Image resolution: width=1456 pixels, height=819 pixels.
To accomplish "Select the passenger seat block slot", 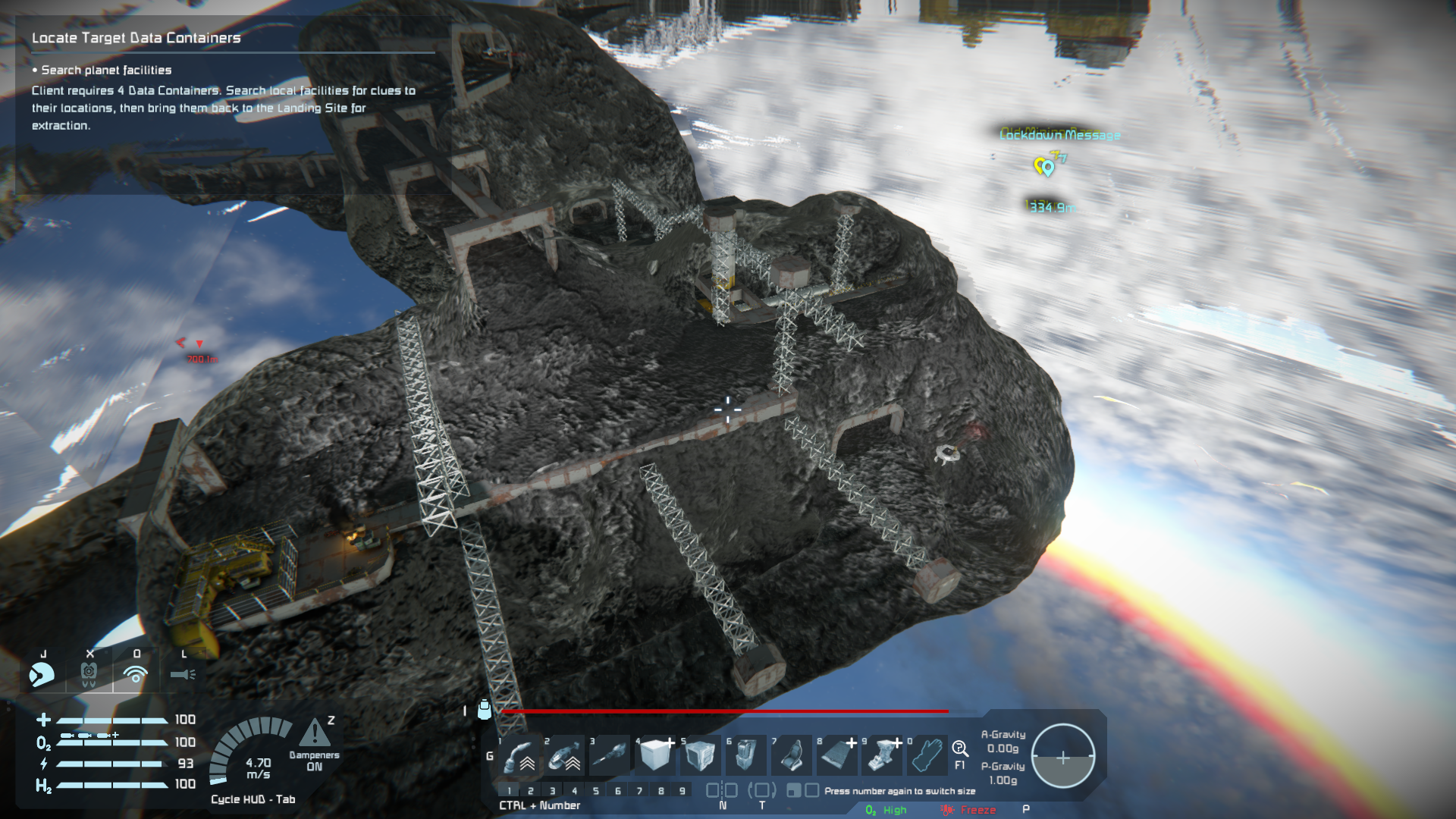I will coord(791,755).
